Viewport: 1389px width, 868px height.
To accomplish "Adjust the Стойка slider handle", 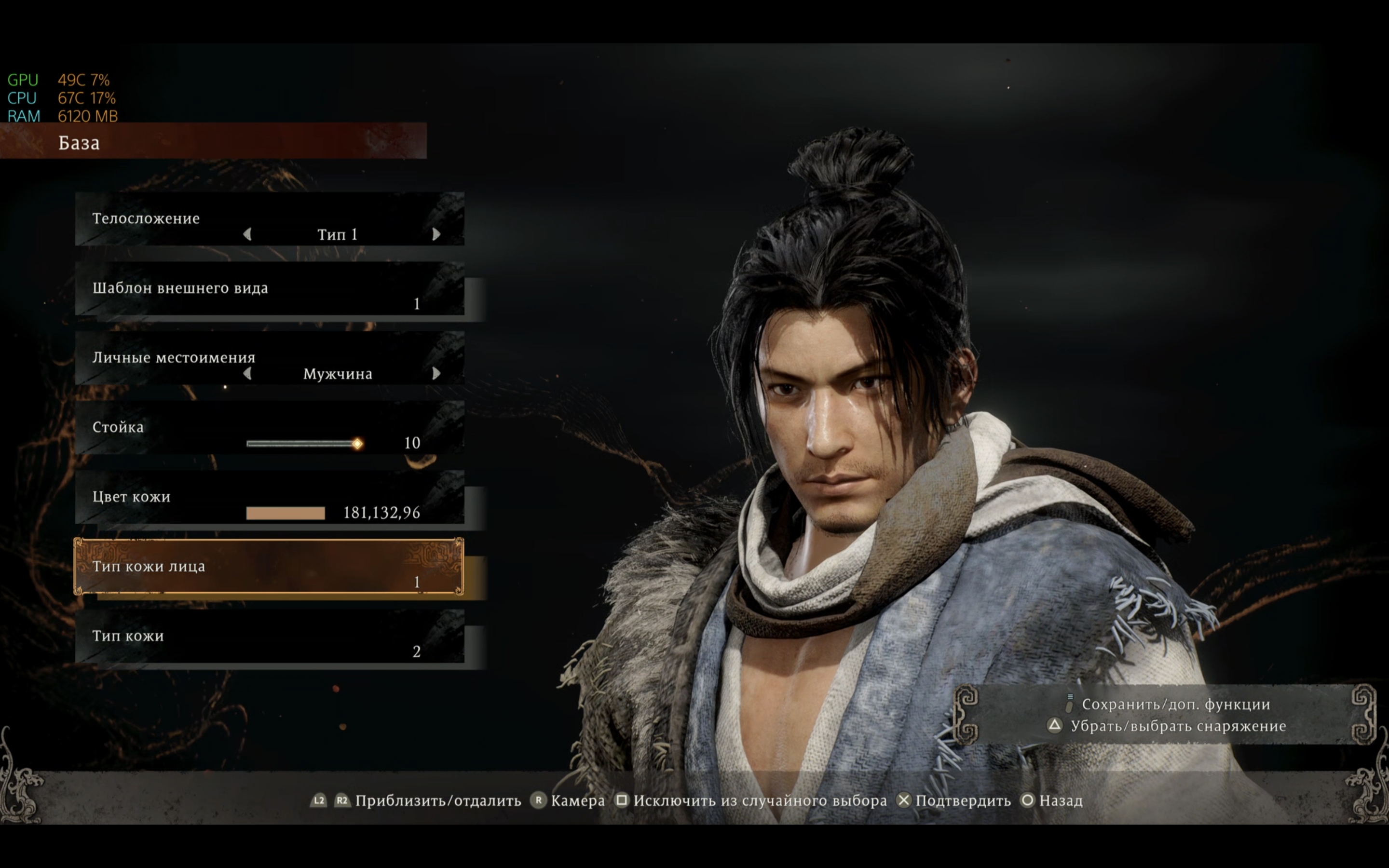I will (x=357, y=444).
